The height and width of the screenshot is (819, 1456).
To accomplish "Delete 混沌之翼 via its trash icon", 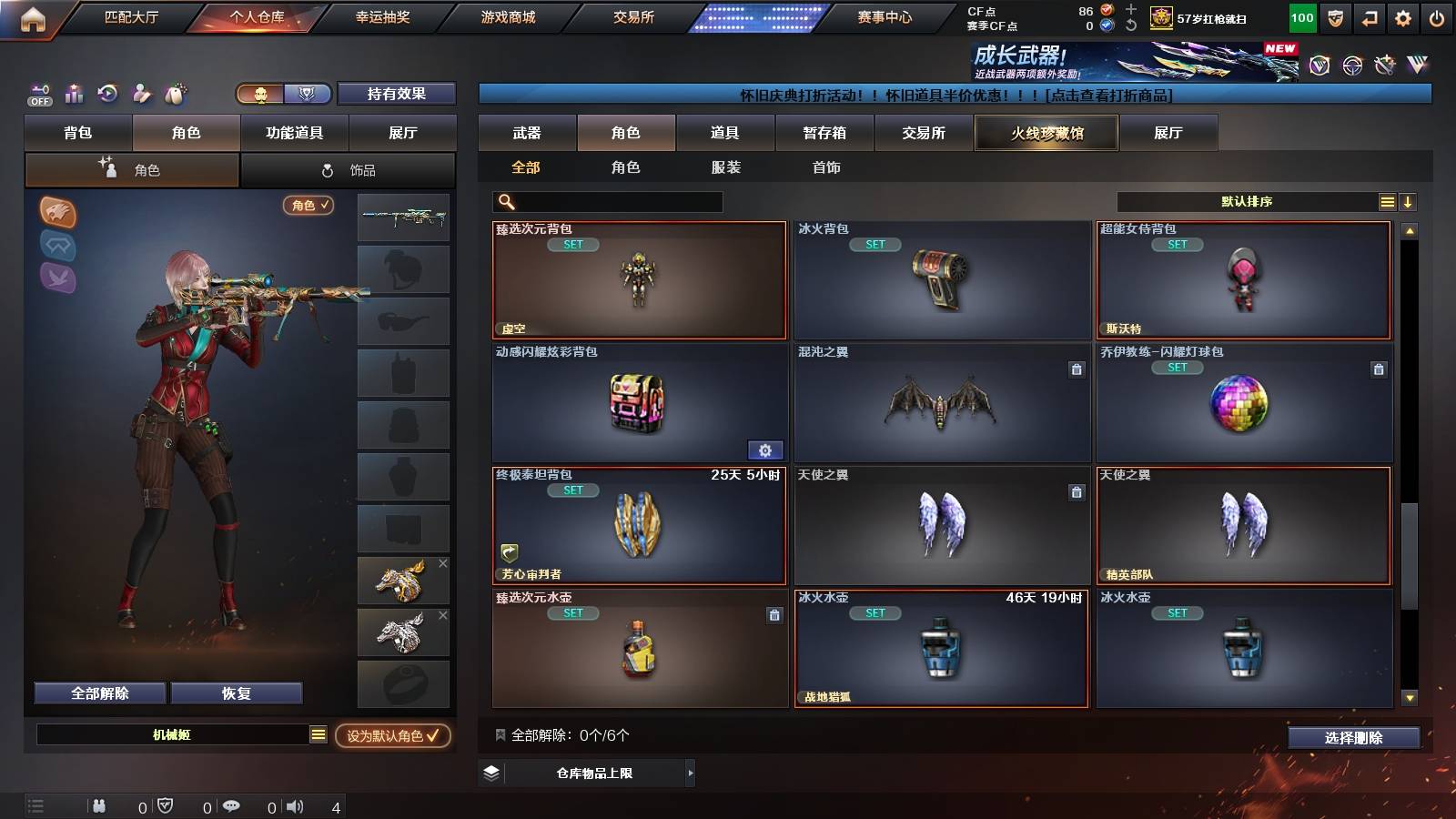I will 1075,369.
